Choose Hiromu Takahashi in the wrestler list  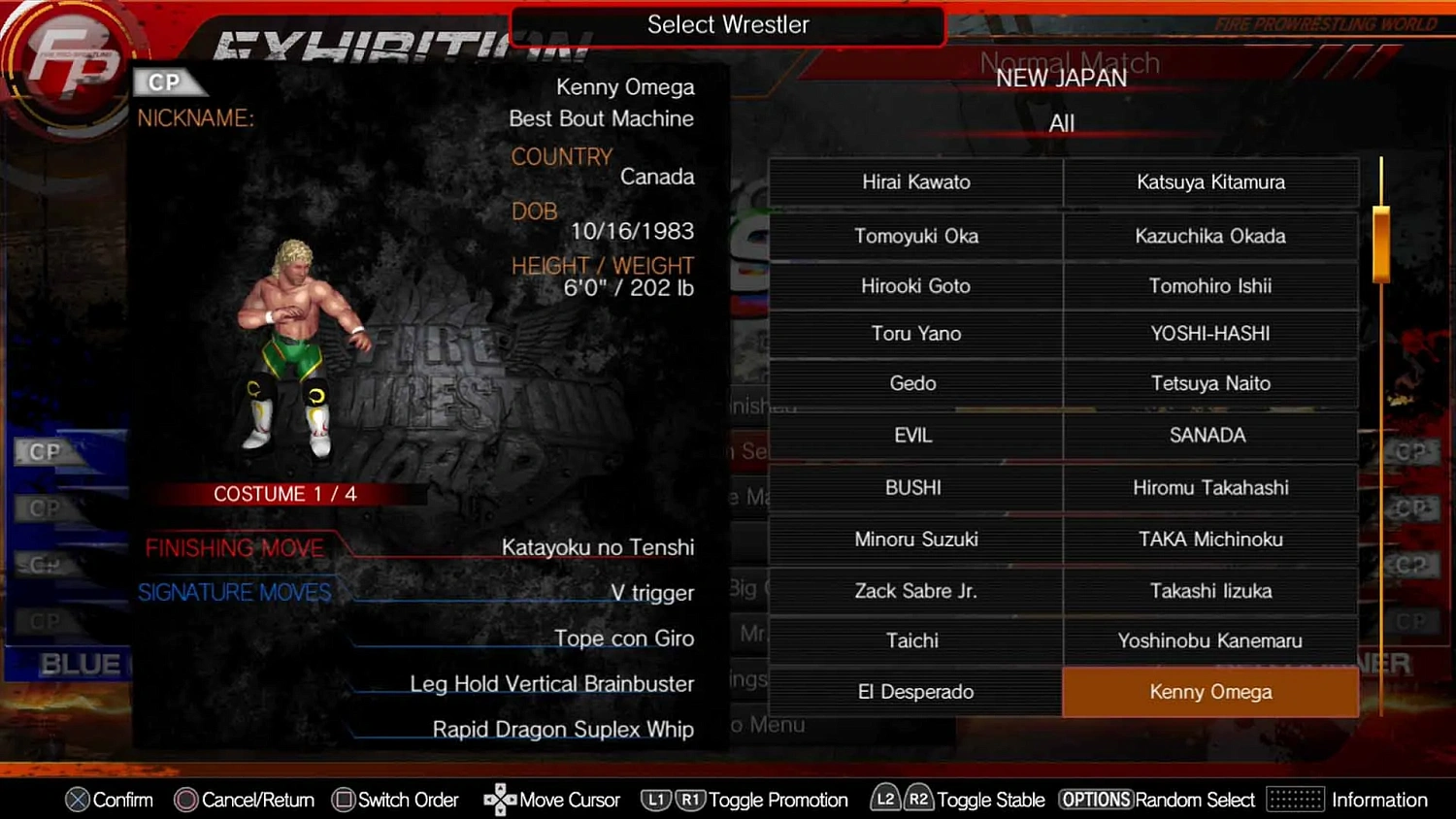[x=1210, y=488]
